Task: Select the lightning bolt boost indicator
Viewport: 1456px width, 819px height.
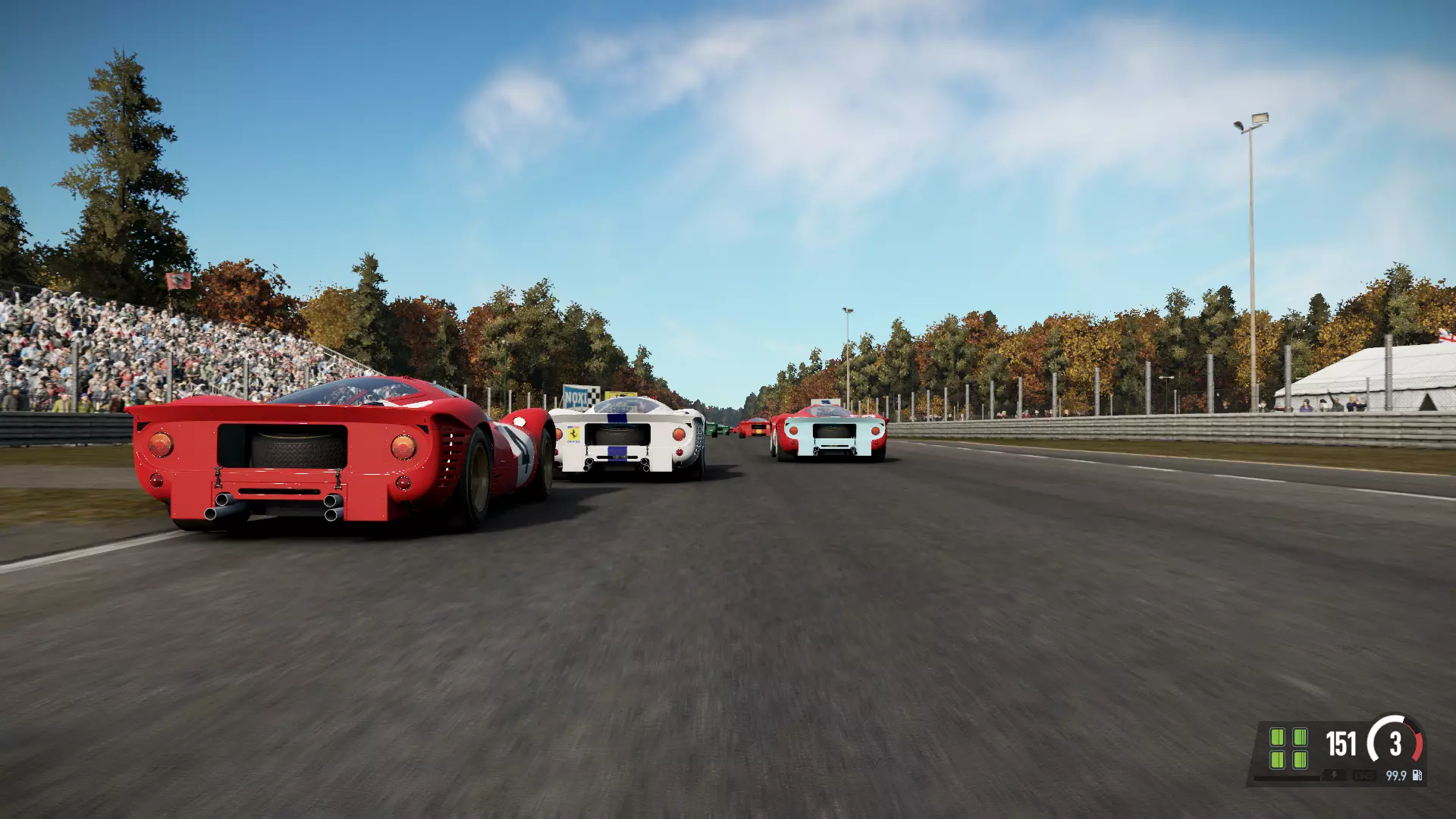Action: [x=1334, y=775]
